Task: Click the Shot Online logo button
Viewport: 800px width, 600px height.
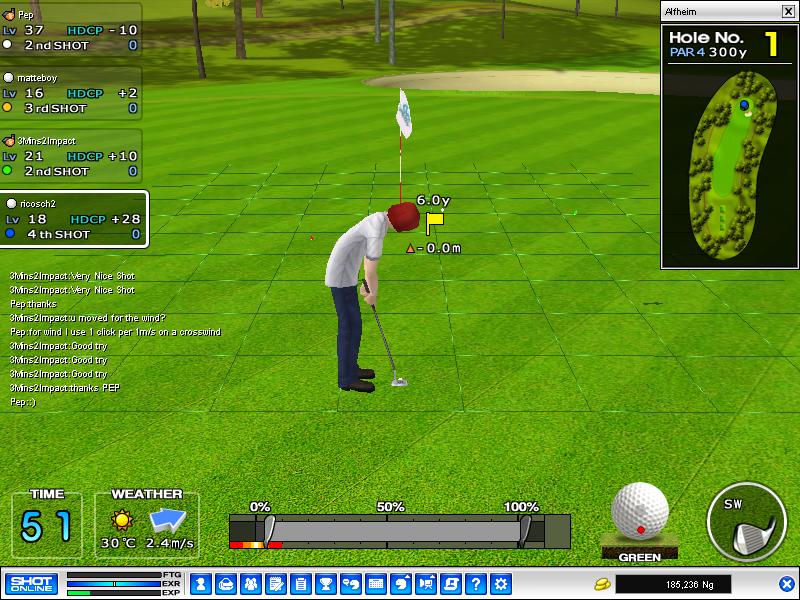Action: [31, 584]
